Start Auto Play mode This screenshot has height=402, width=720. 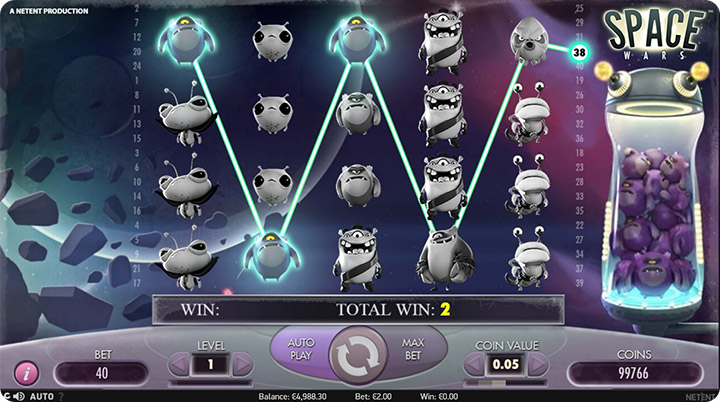point(301,349)
